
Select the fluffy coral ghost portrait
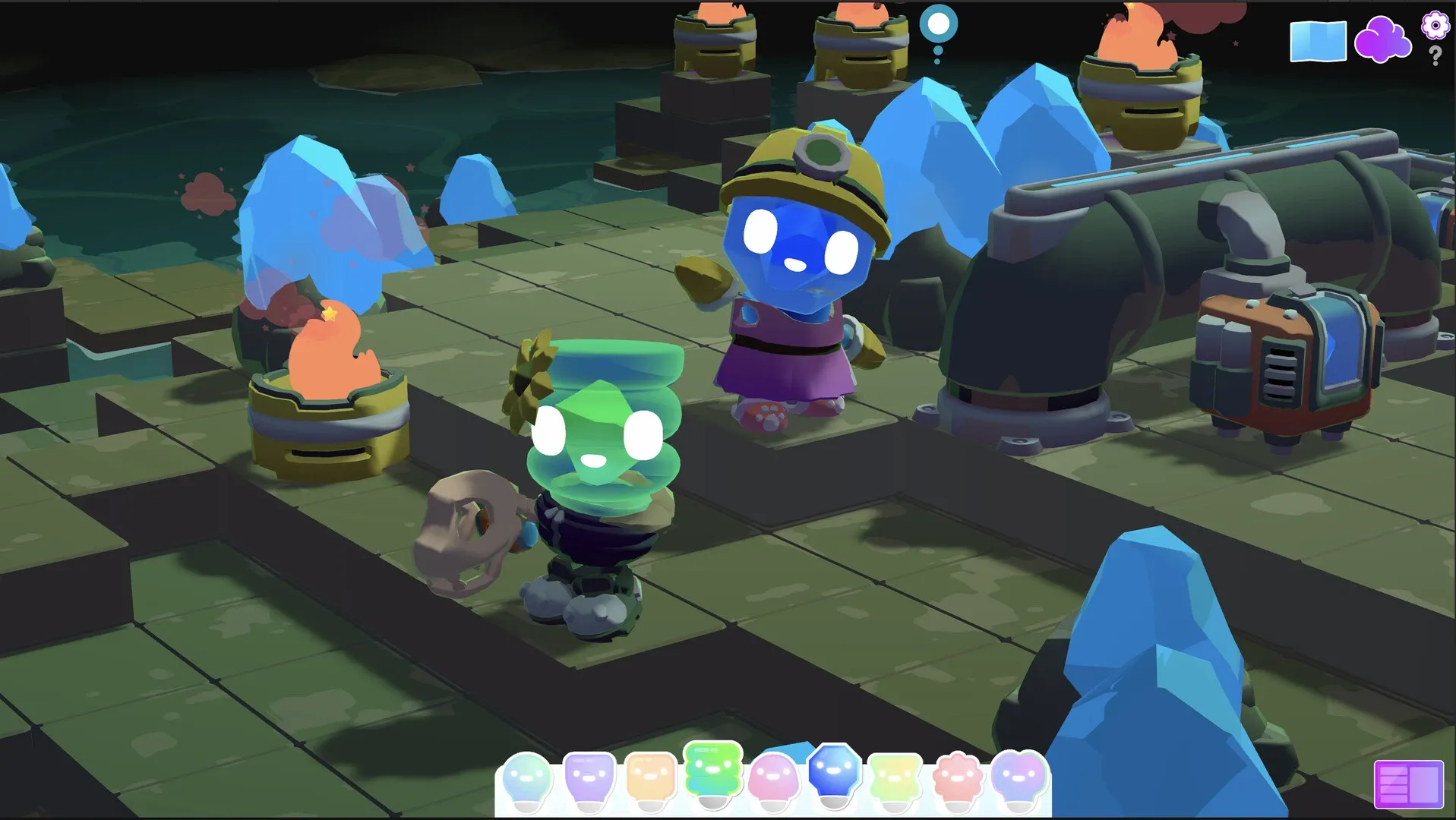(955, 775)
